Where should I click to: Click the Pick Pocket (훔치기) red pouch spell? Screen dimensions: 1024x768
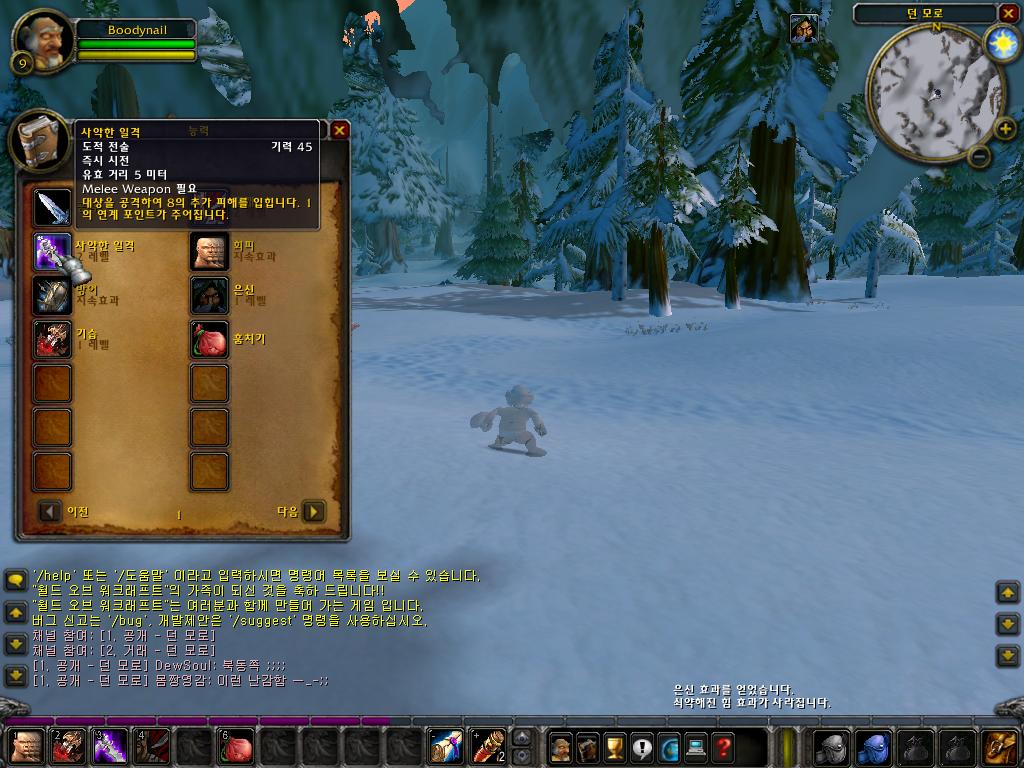pyautogui.click(x=210, y=339)
